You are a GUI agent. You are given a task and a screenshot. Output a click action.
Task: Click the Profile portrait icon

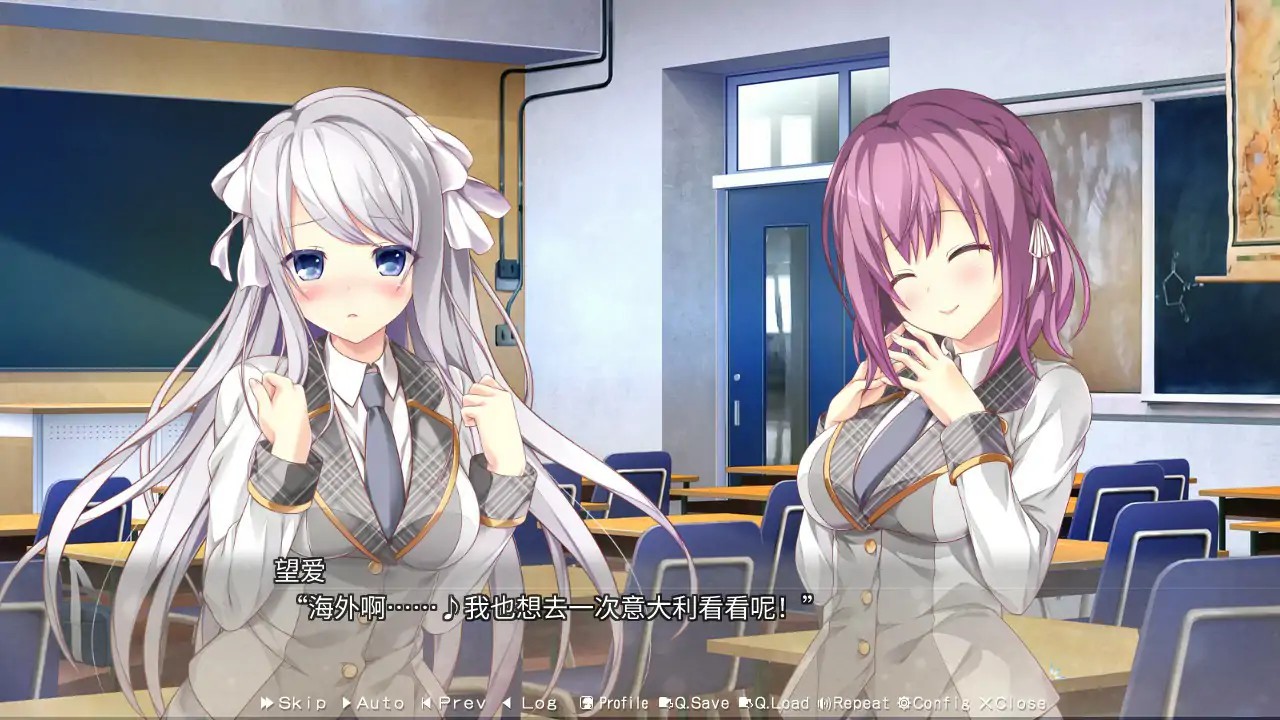point(586,703)
